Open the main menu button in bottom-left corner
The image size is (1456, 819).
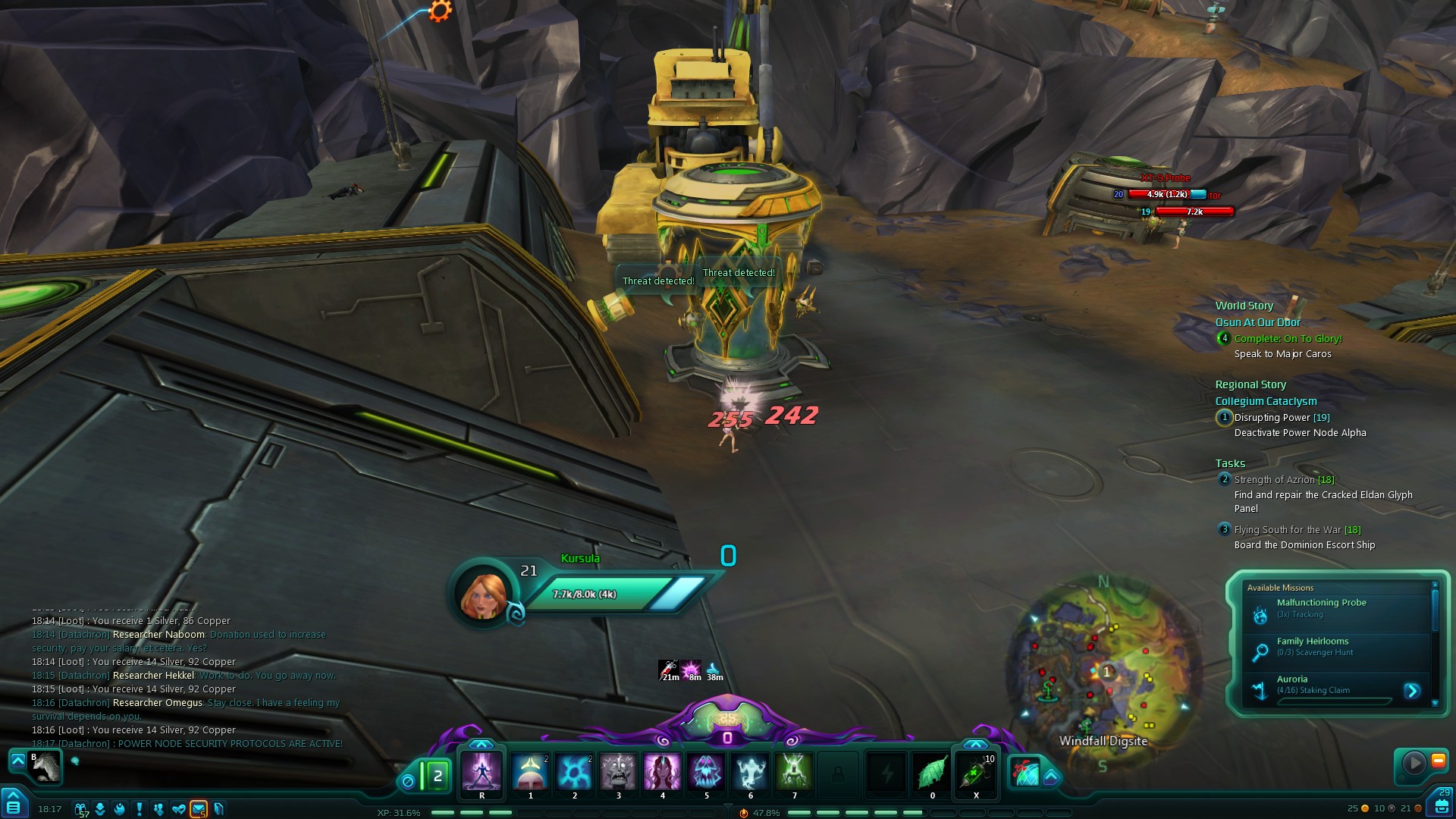[14, 804]
